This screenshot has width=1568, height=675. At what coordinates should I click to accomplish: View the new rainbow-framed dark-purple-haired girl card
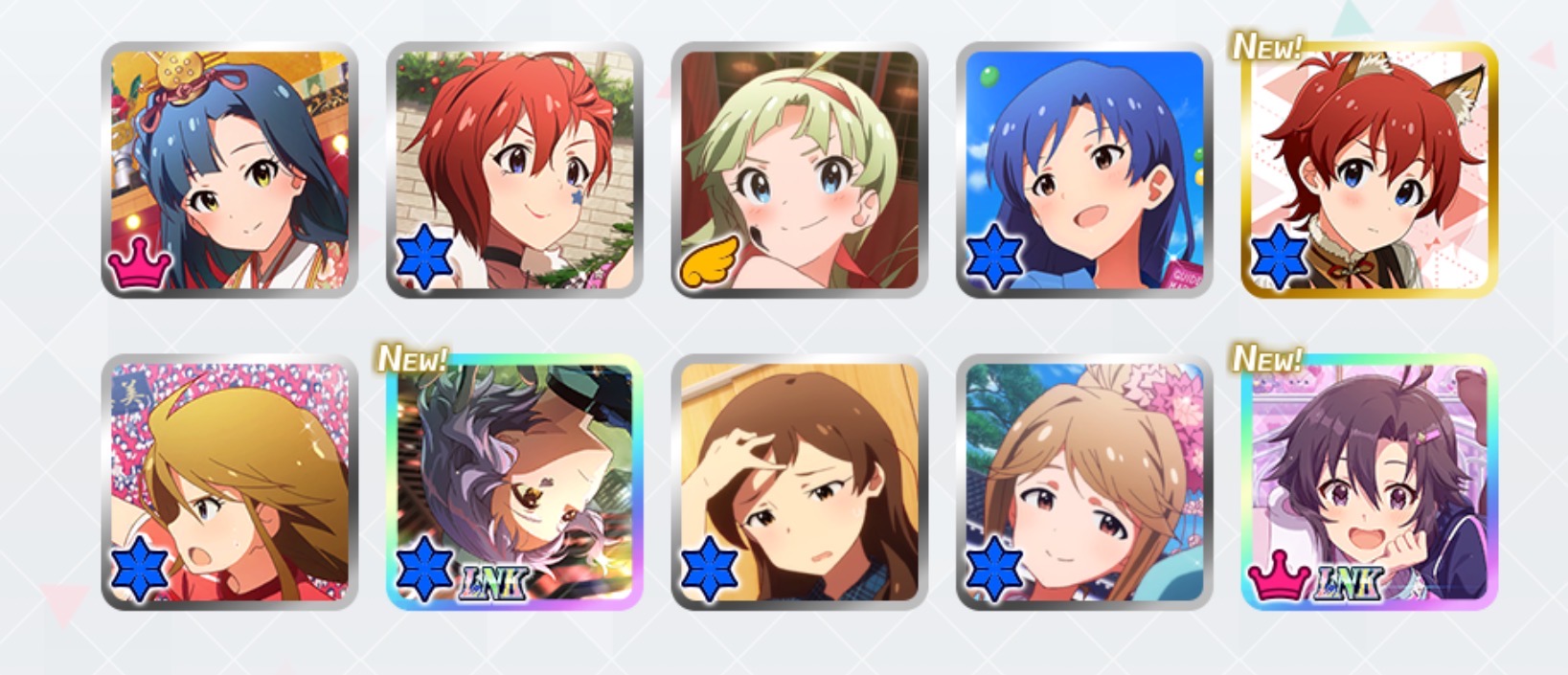[x=1370, y=482]
